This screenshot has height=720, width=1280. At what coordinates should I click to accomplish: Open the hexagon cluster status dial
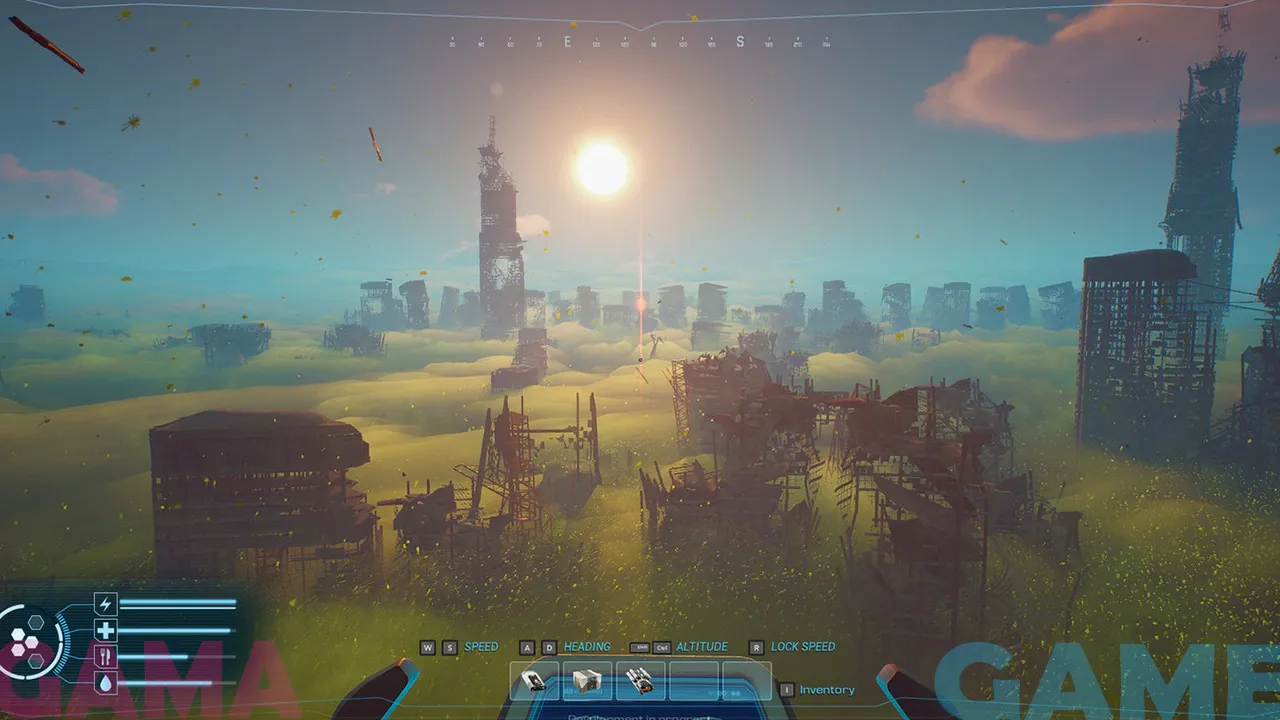pos(28,641)
